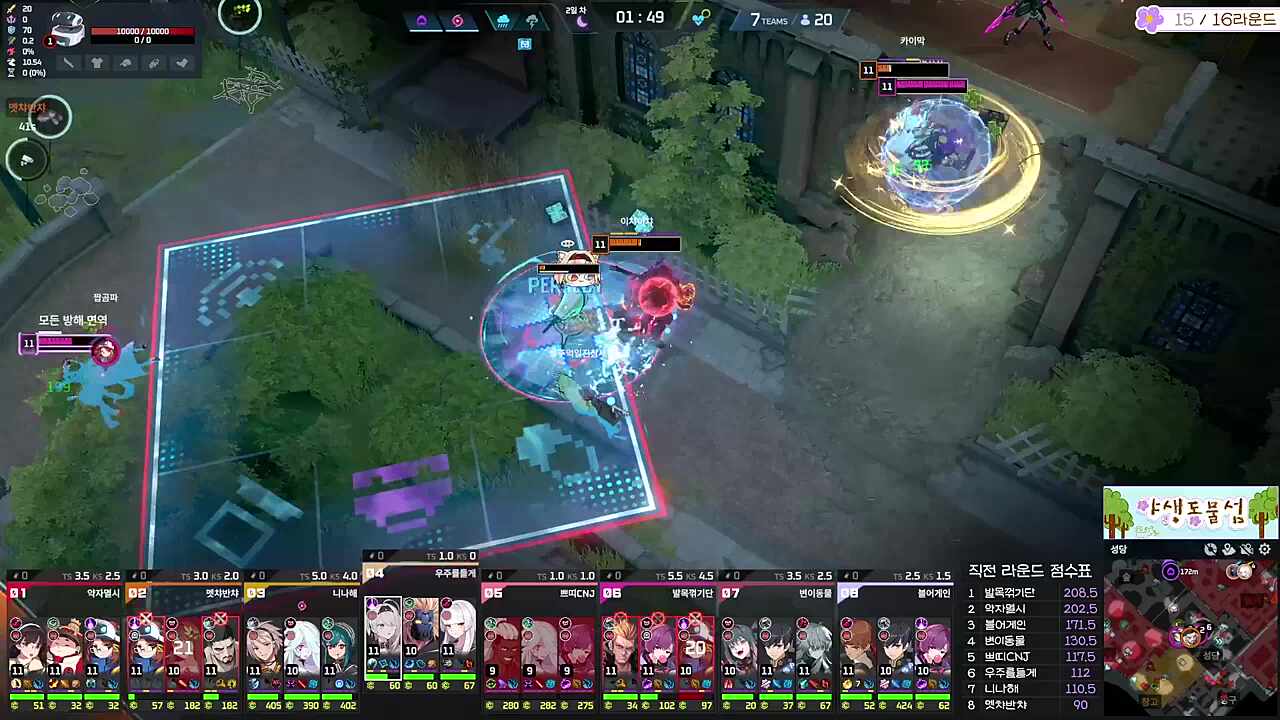Viewport: 1280px width, 720px height.
Task: Click the surveillance camera icon
Action: [x=27, y=160]
